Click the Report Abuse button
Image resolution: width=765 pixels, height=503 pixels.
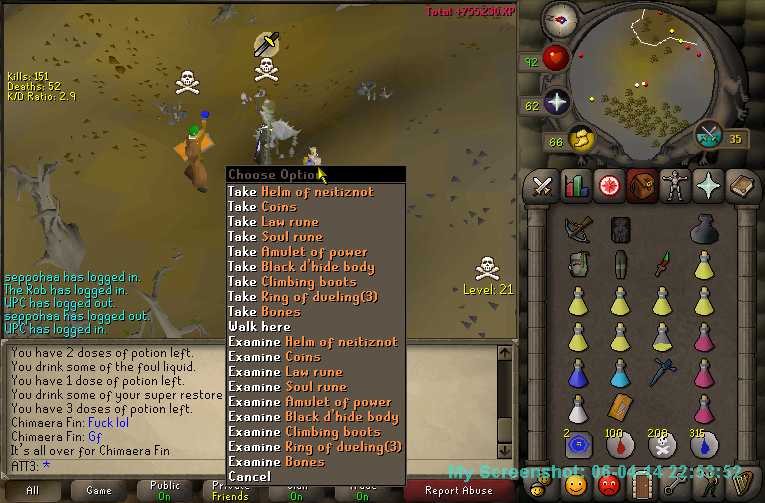460,490
